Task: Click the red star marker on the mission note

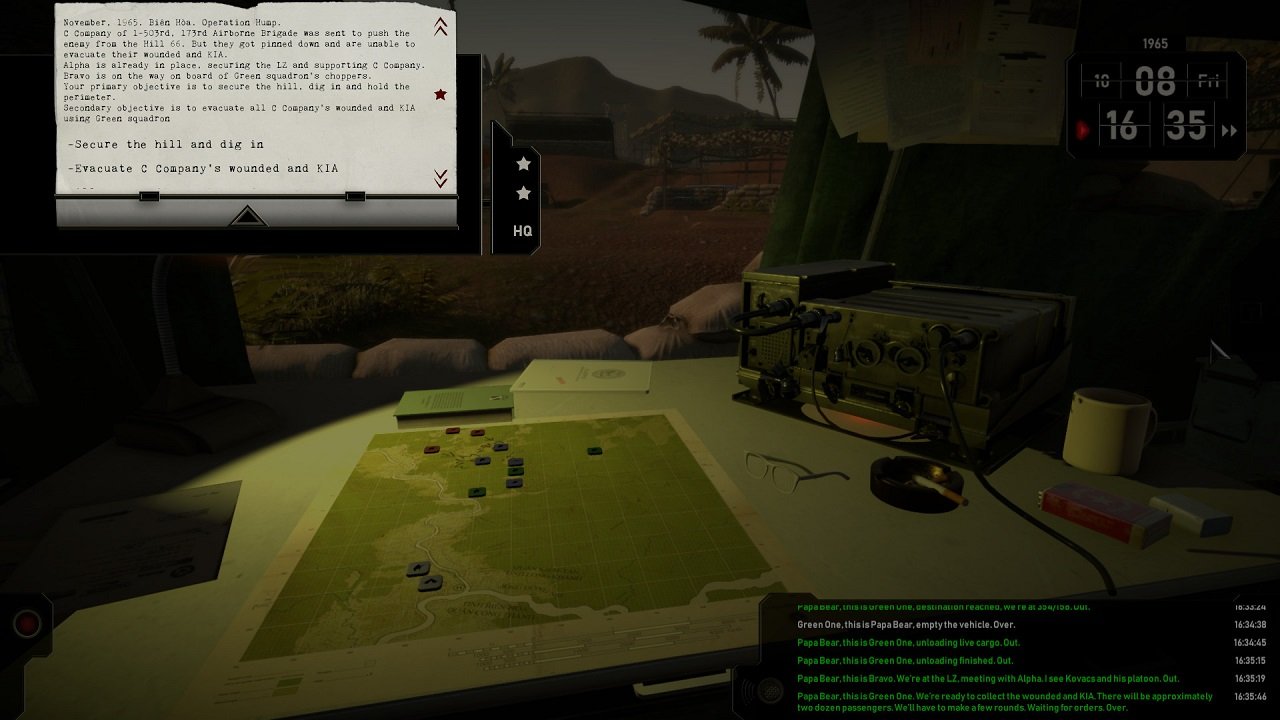Action: 440,94
